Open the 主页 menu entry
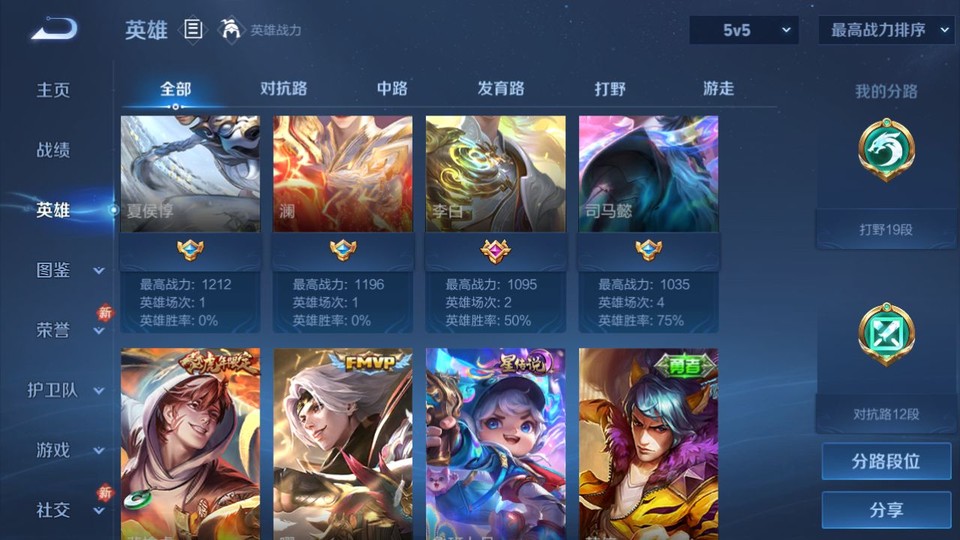The height and width of the screenshot is (540, 960). pyautogui.click(x=54, y=90)
